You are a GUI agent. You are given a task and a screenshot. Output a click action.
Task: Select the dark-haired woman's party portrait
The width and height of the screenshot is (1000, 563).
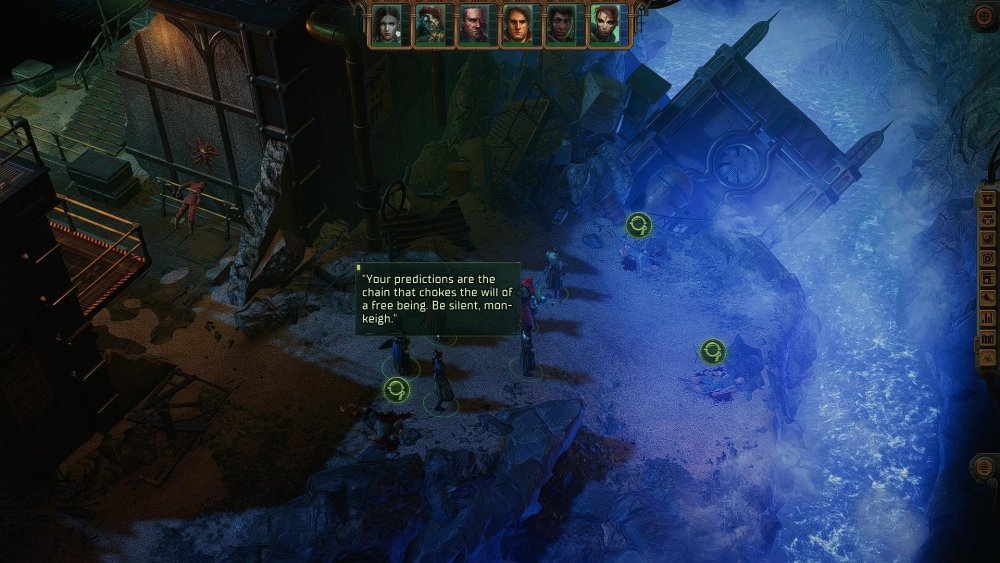pos(386,25)
